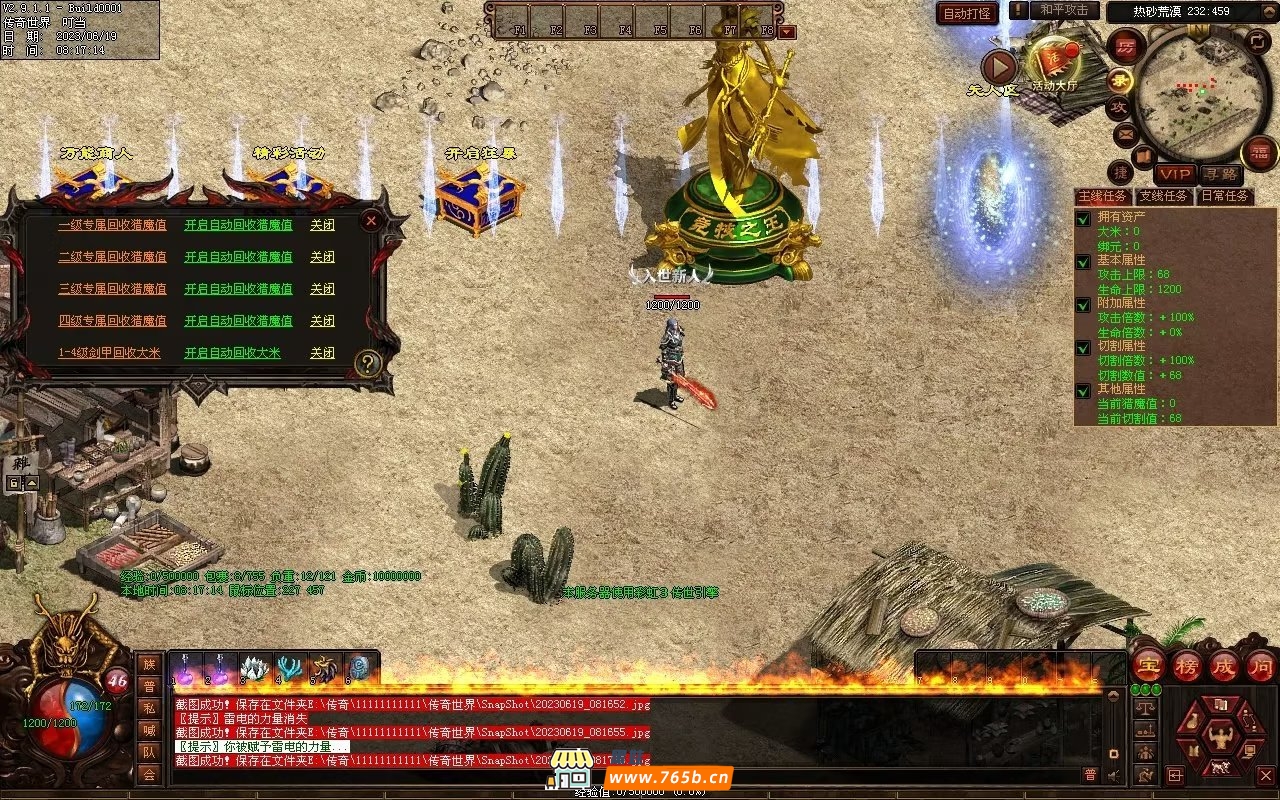Open the 1-4级剑甲回收大米 recycling entry
Image resolution: width=1280 pixels, height=800 pixels.
(x=109, y=353)
